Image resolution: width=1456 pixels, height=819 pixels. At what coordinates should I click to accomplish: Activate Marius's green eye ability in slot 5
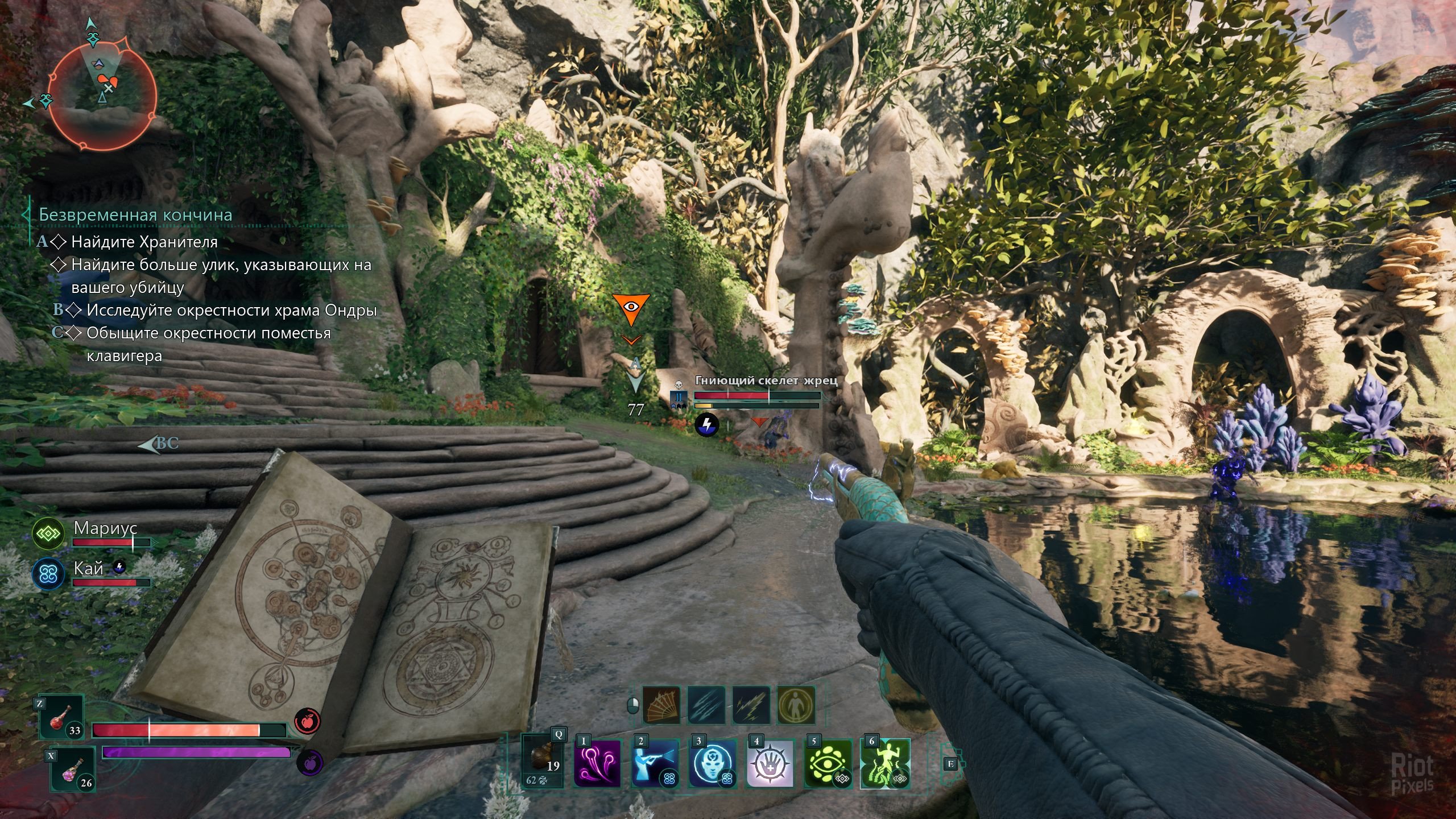pyautogui.click(x=828, y=764)
